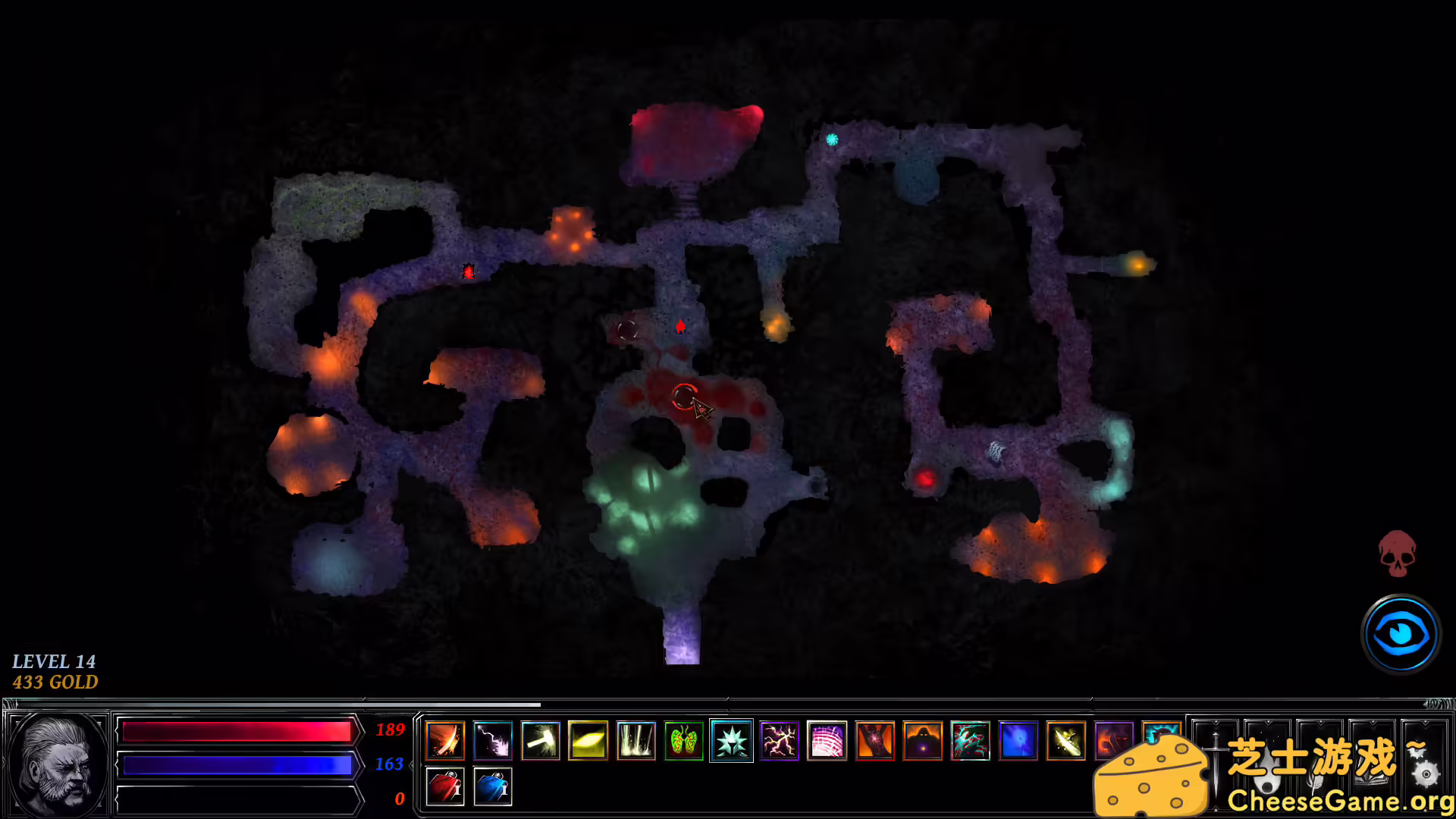Click the red health potion flask

446,786
